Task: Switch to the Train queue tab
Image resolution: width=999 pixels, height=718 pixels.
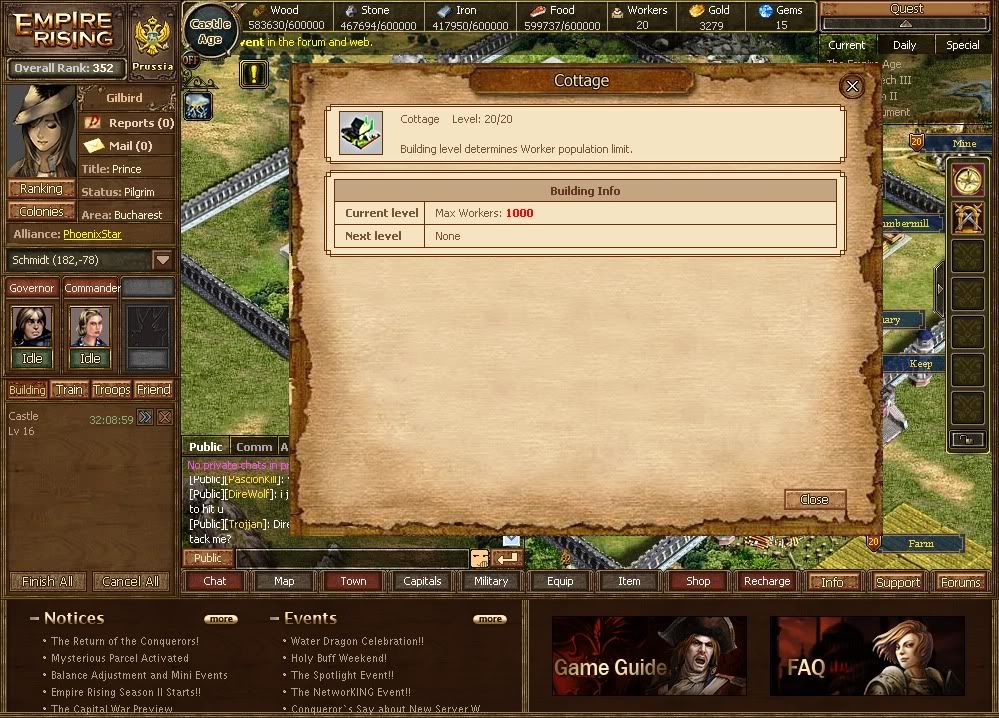Action: pos(69,390)
